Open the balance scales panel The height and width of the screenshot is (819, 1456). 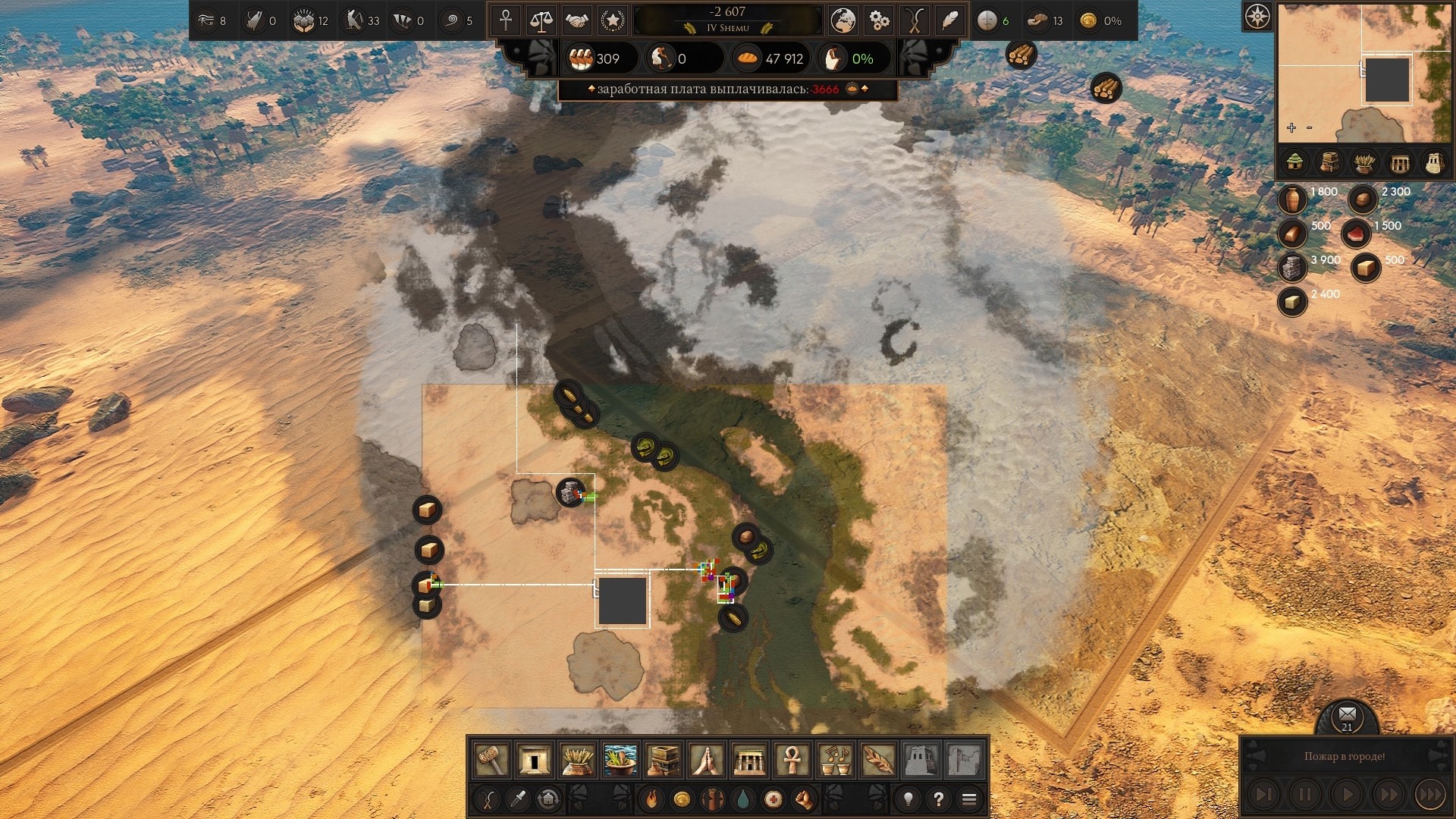541,20
